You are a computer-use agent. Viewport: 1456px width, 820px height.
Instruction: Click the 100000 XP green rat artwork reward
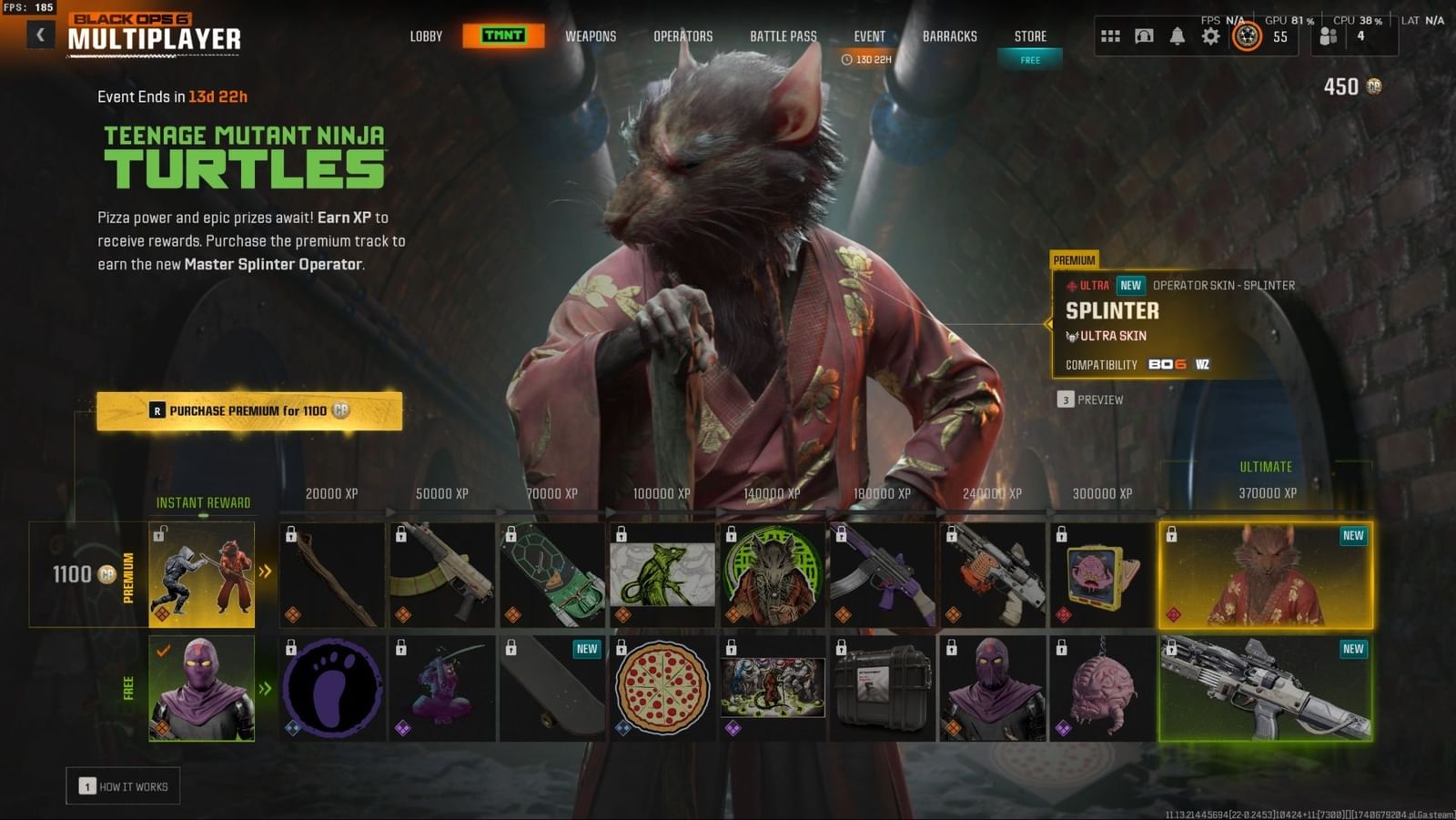pyautogui.click(x=662, y=574)
